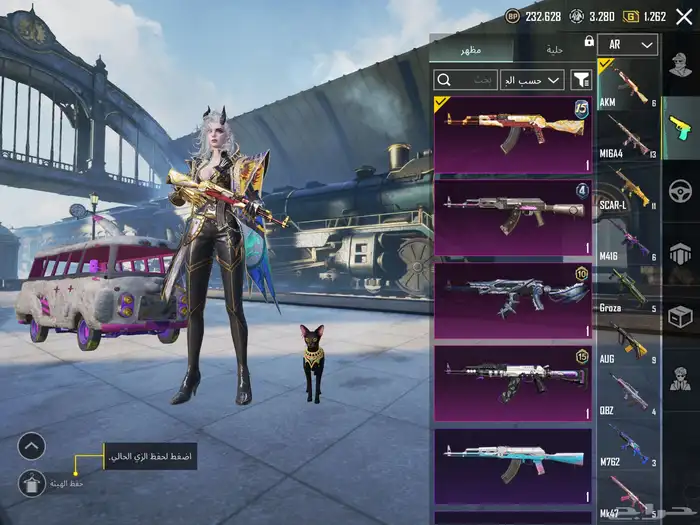Open the vehicle steering wheel category
This screenshot has width=700, height=525.
(681, 190)
